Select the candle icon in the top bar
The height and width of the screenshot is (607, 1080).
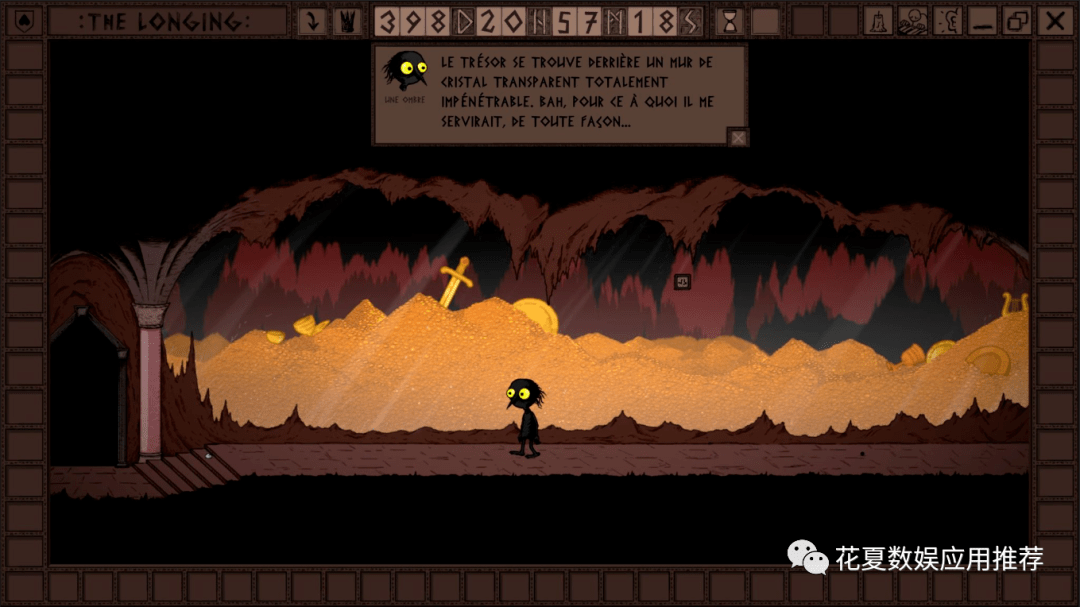[x=878, y=21]
